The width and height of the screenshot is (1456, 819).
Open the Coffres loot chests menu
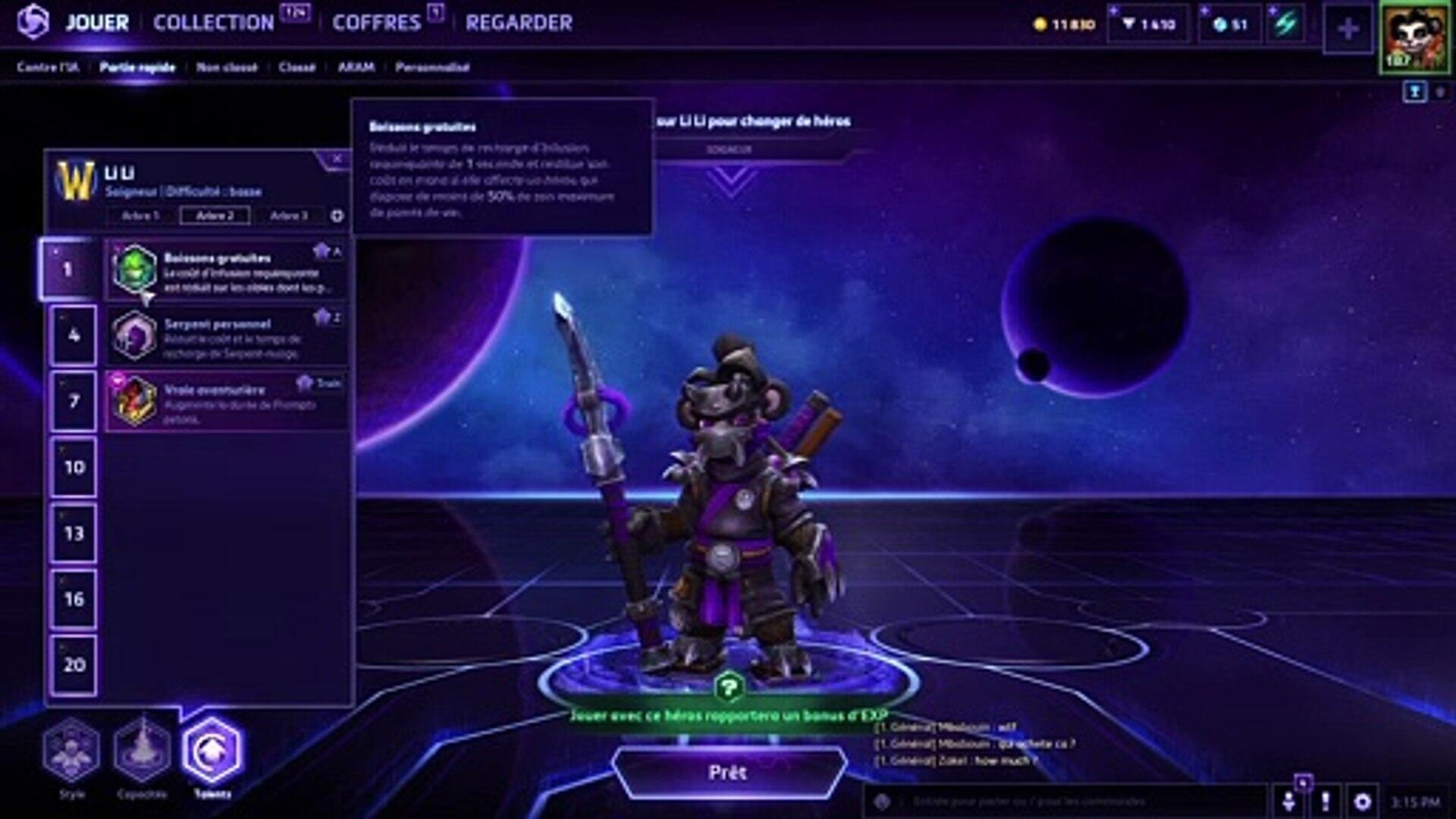376,23
